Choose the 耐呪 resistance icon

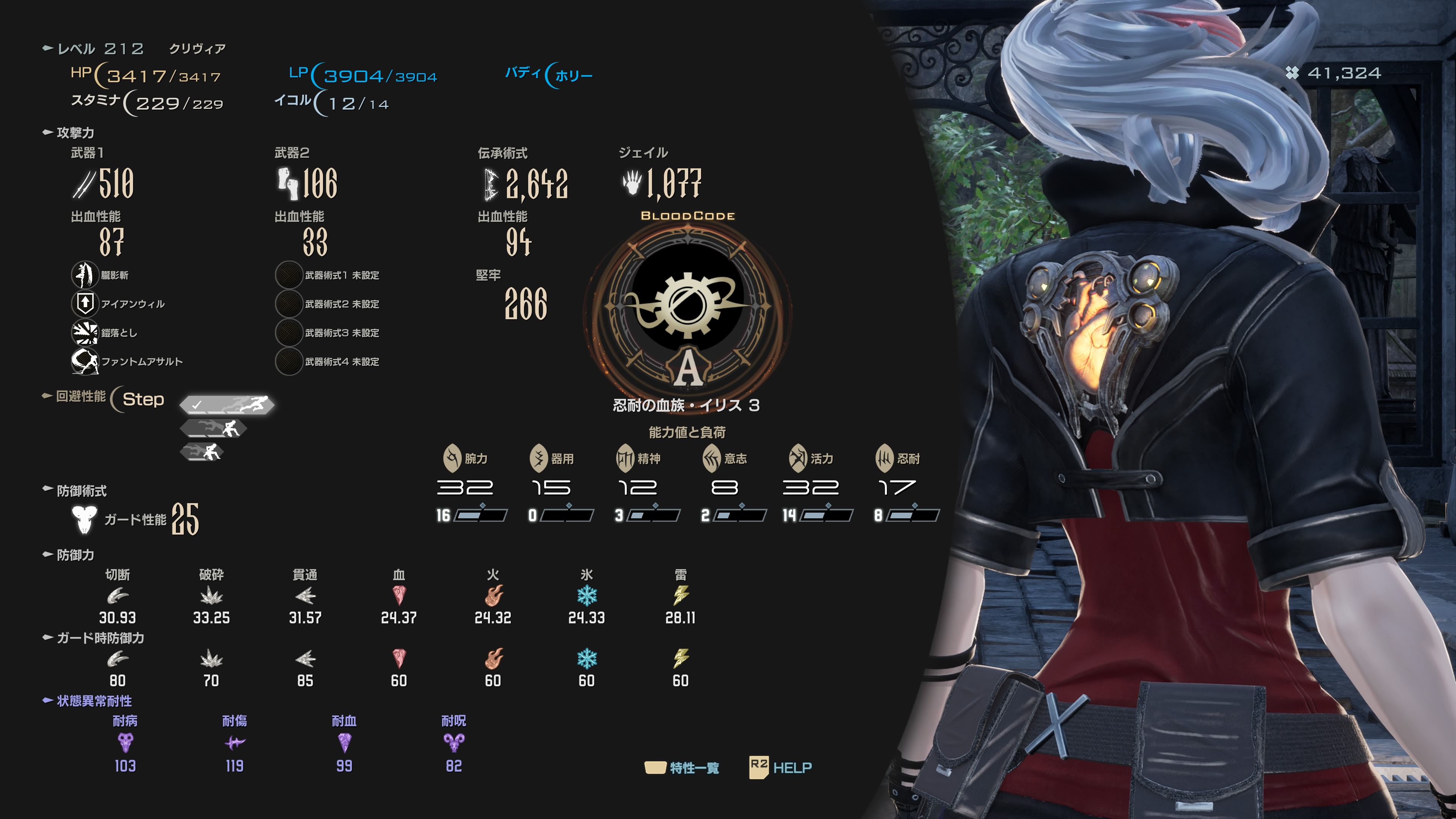click(x=454, y=742)
